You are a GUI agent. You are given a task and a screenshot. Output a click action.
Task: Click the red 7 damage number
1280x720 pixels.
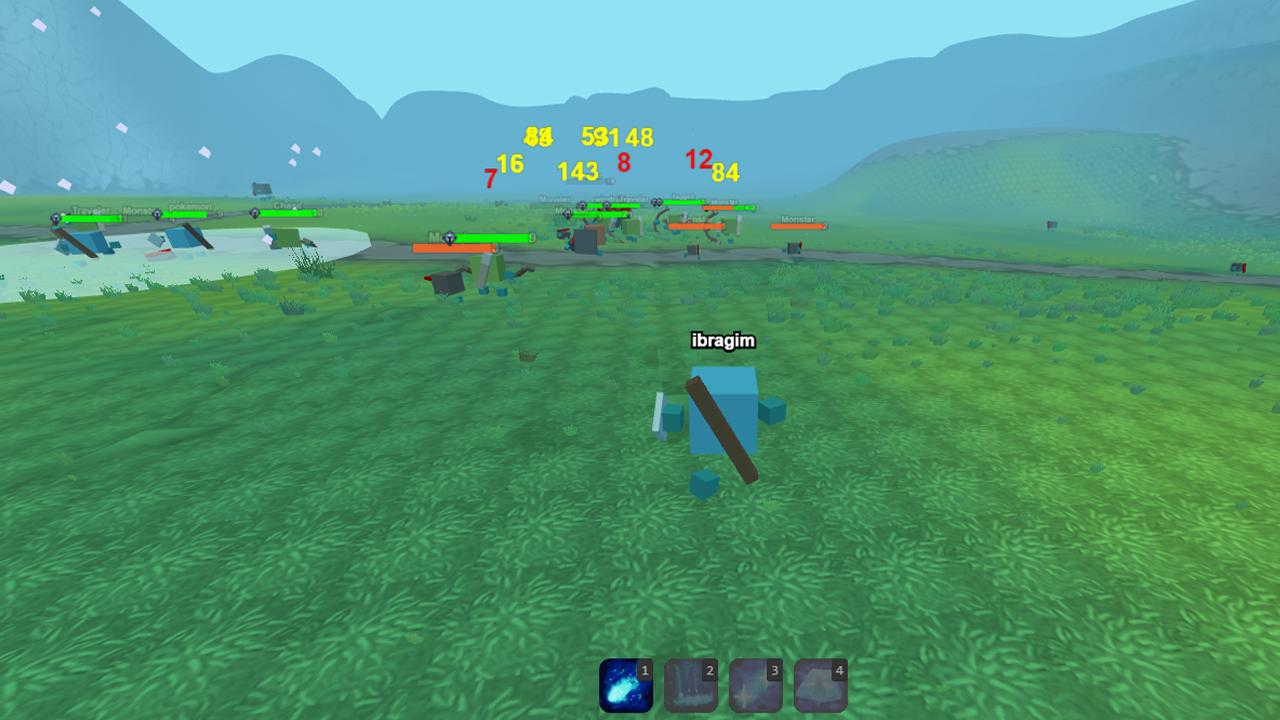[x=489, y=179]
